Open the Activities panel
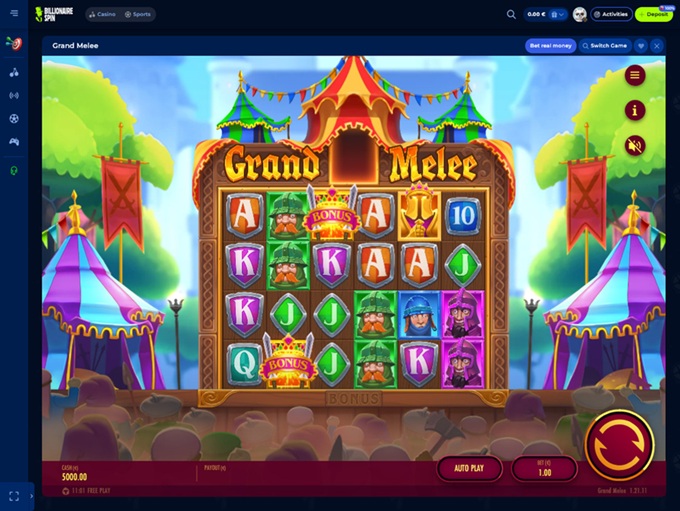The height and width of the screenshot is (511, 680). point(610,14)
